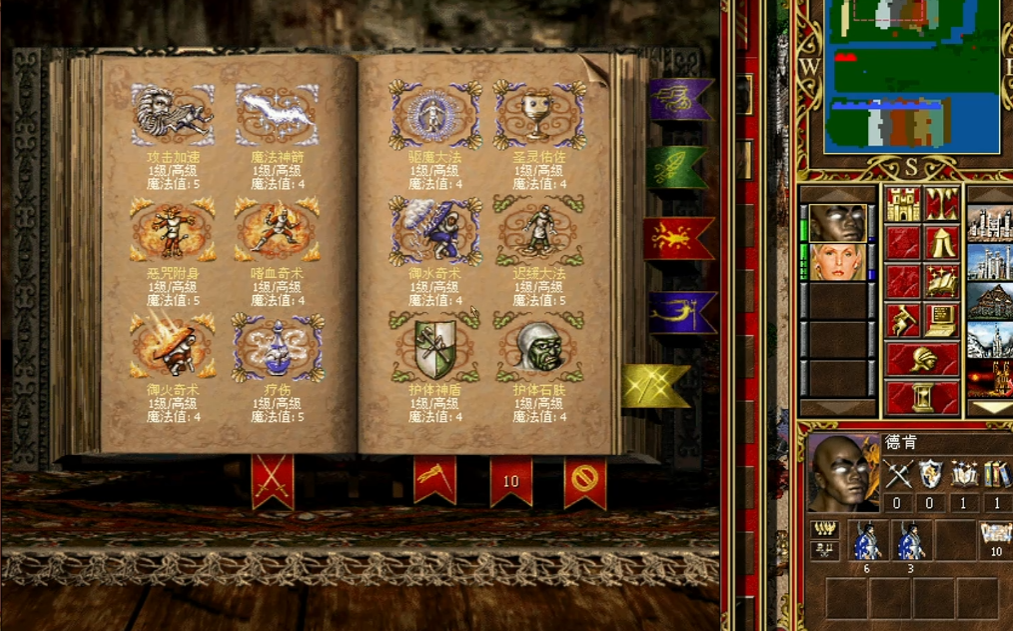Select the blonde female hero portrait
The height and width of the screenshot is (631, 1013).
click(838, 263)
